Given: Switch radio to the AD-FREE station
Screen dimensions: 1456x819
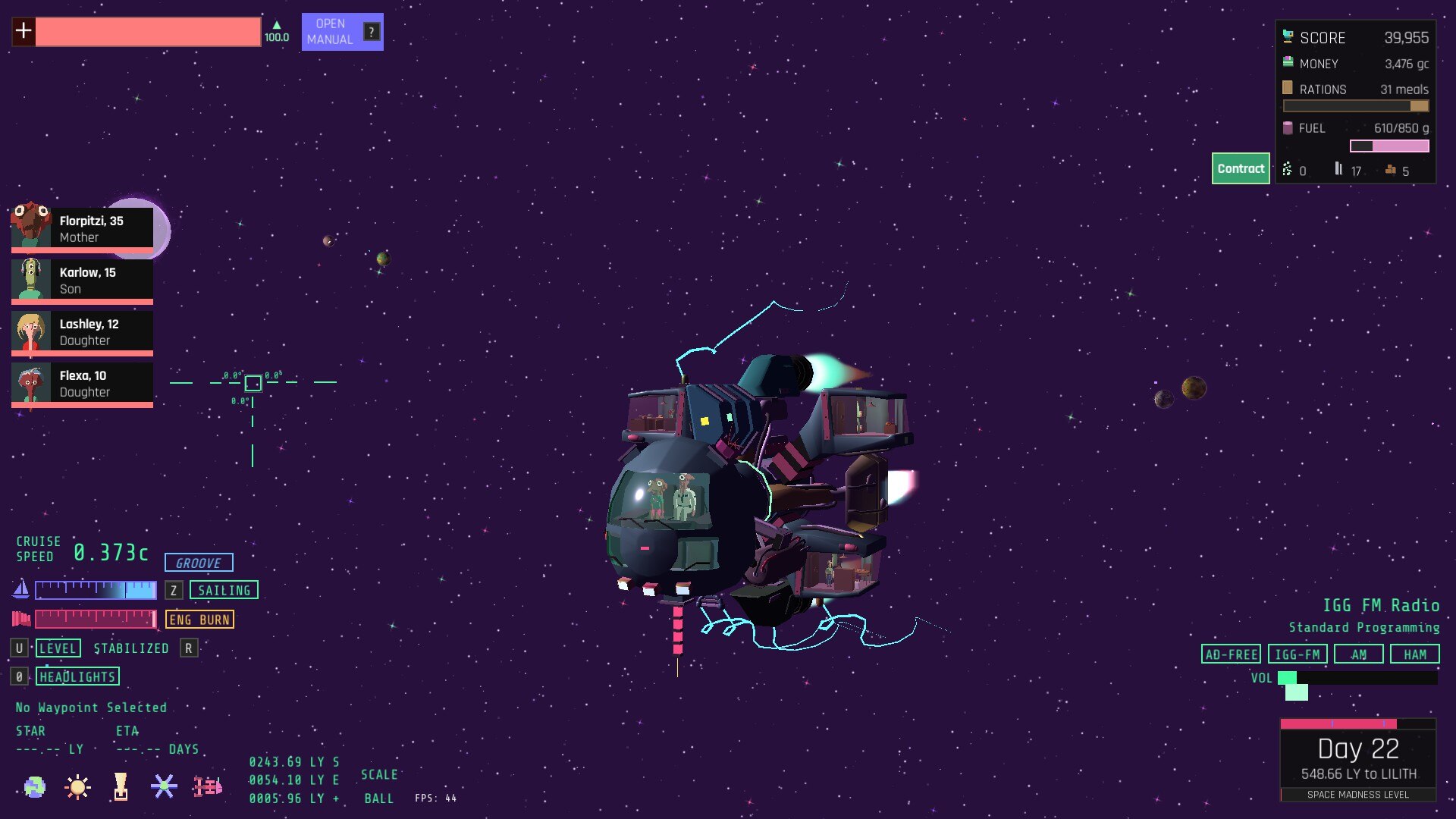Looking at the screenshot, I should pos(1231,654).
